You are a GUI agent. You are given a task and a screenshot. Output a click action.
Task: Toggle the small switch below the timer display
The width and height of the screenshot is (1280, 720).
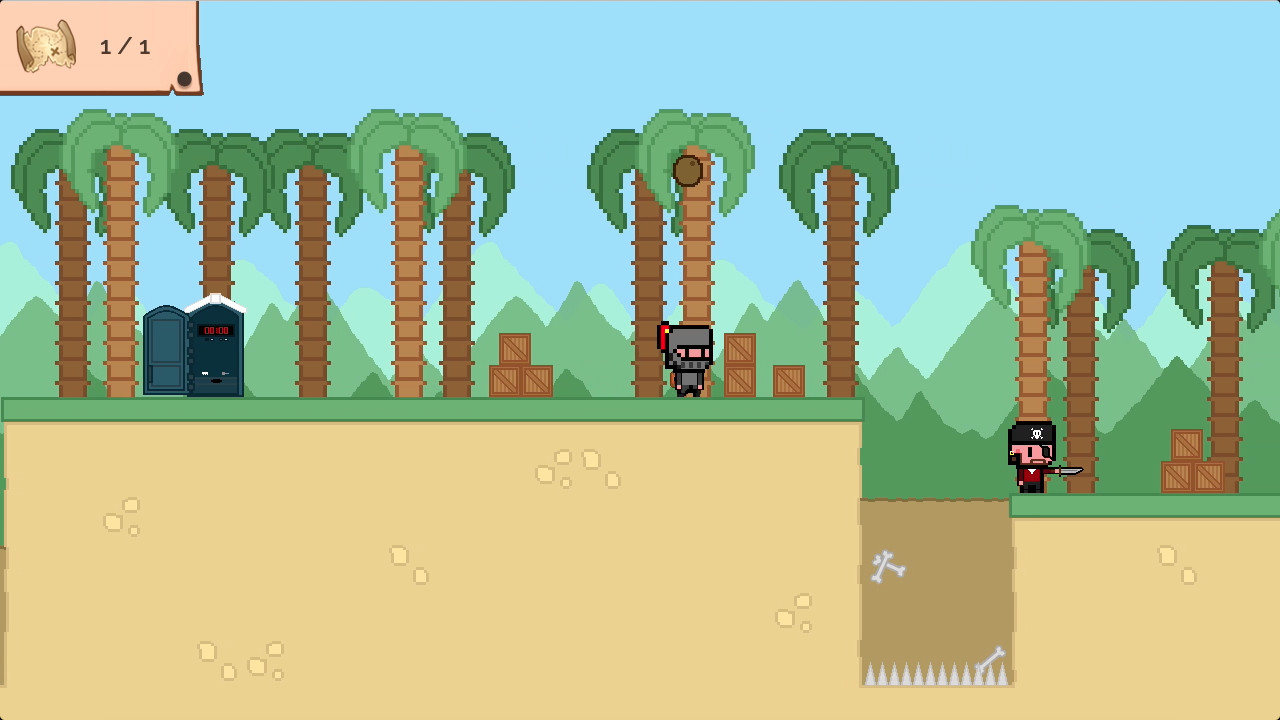210,338
